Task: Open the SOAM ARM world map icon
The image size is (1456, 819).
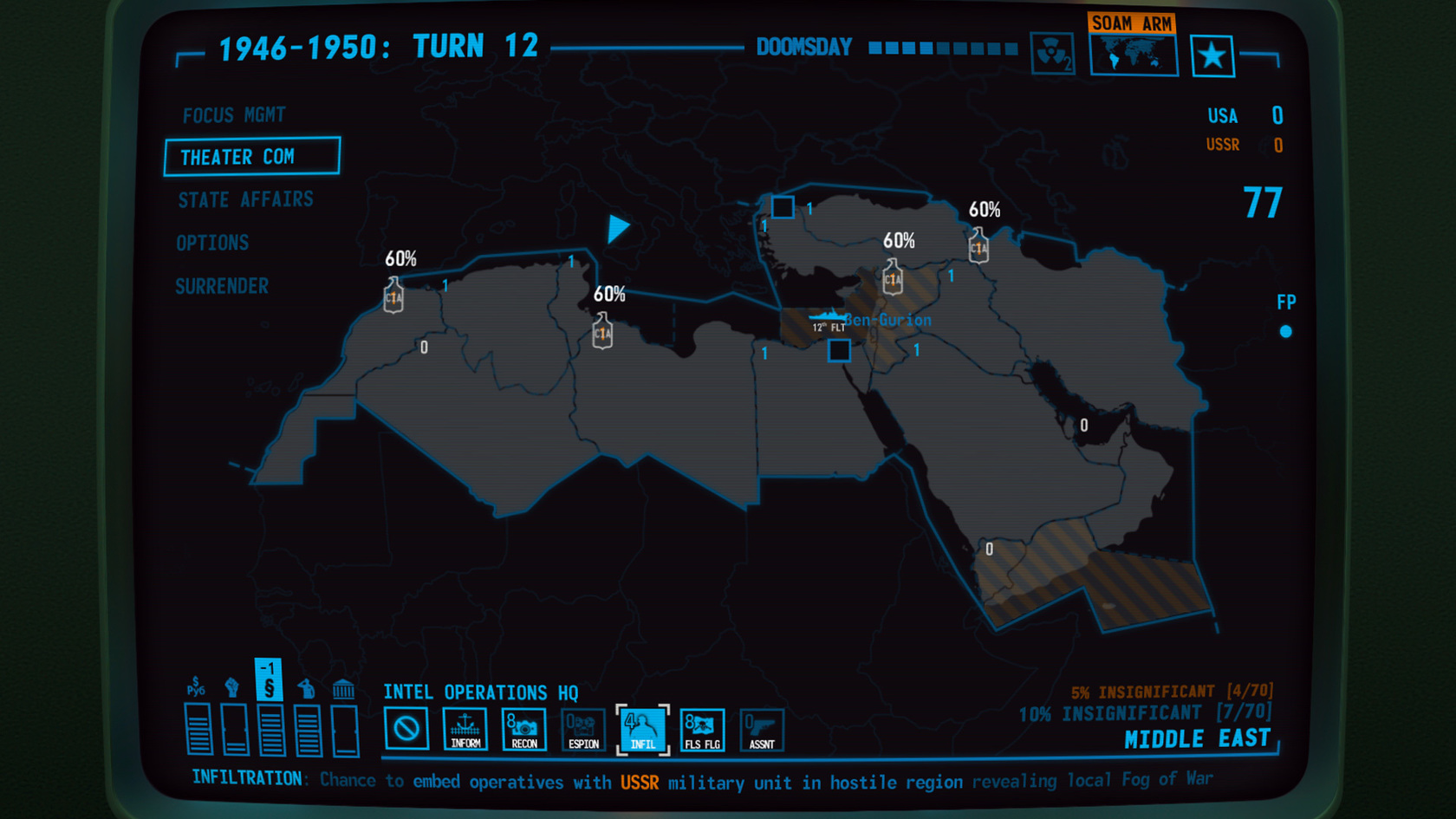Action: tap(1133, 56)
